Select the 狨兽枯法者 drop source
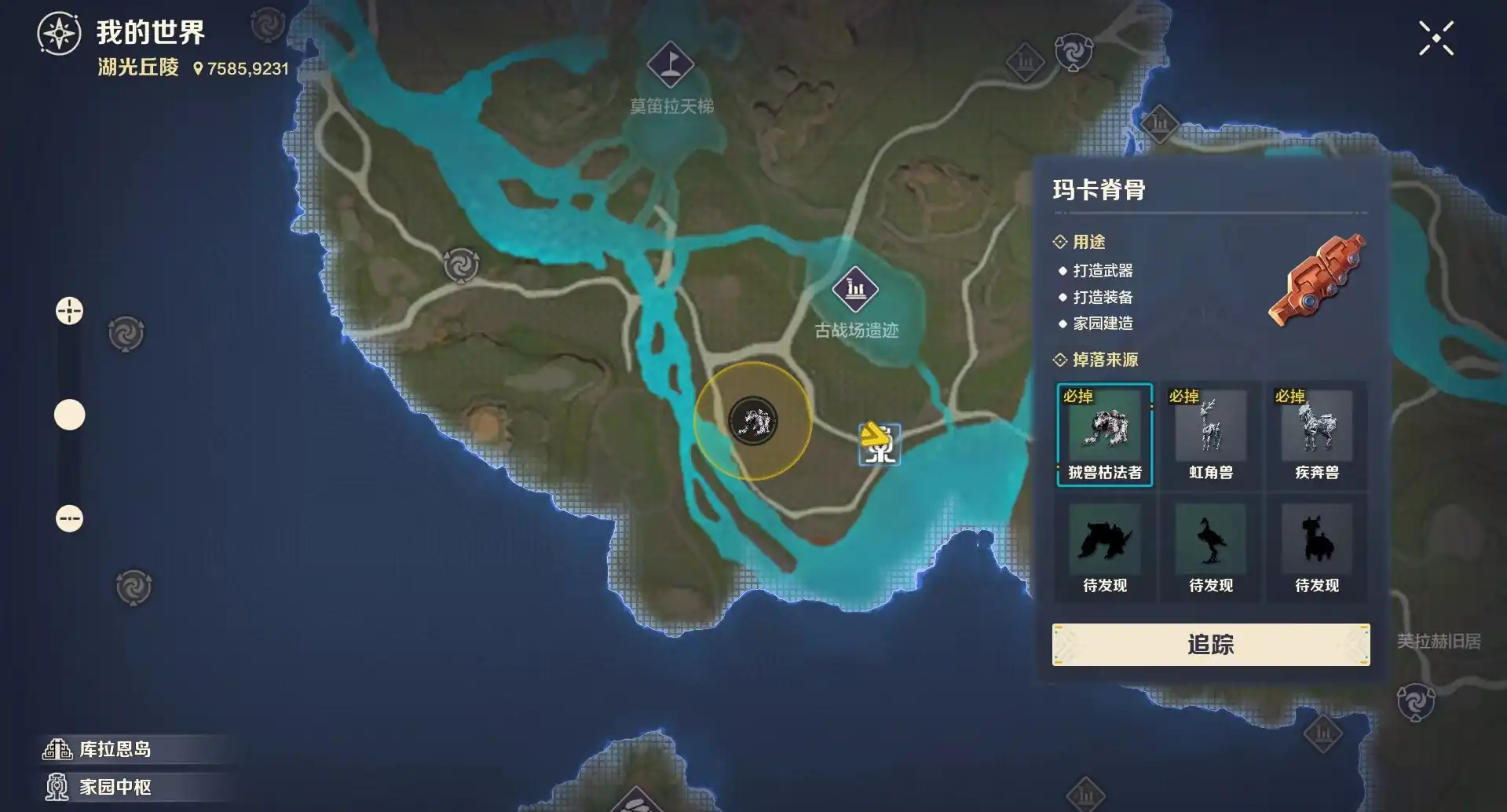Image resolution: width=1507 pixels, height=812 pixels. 1104,435
